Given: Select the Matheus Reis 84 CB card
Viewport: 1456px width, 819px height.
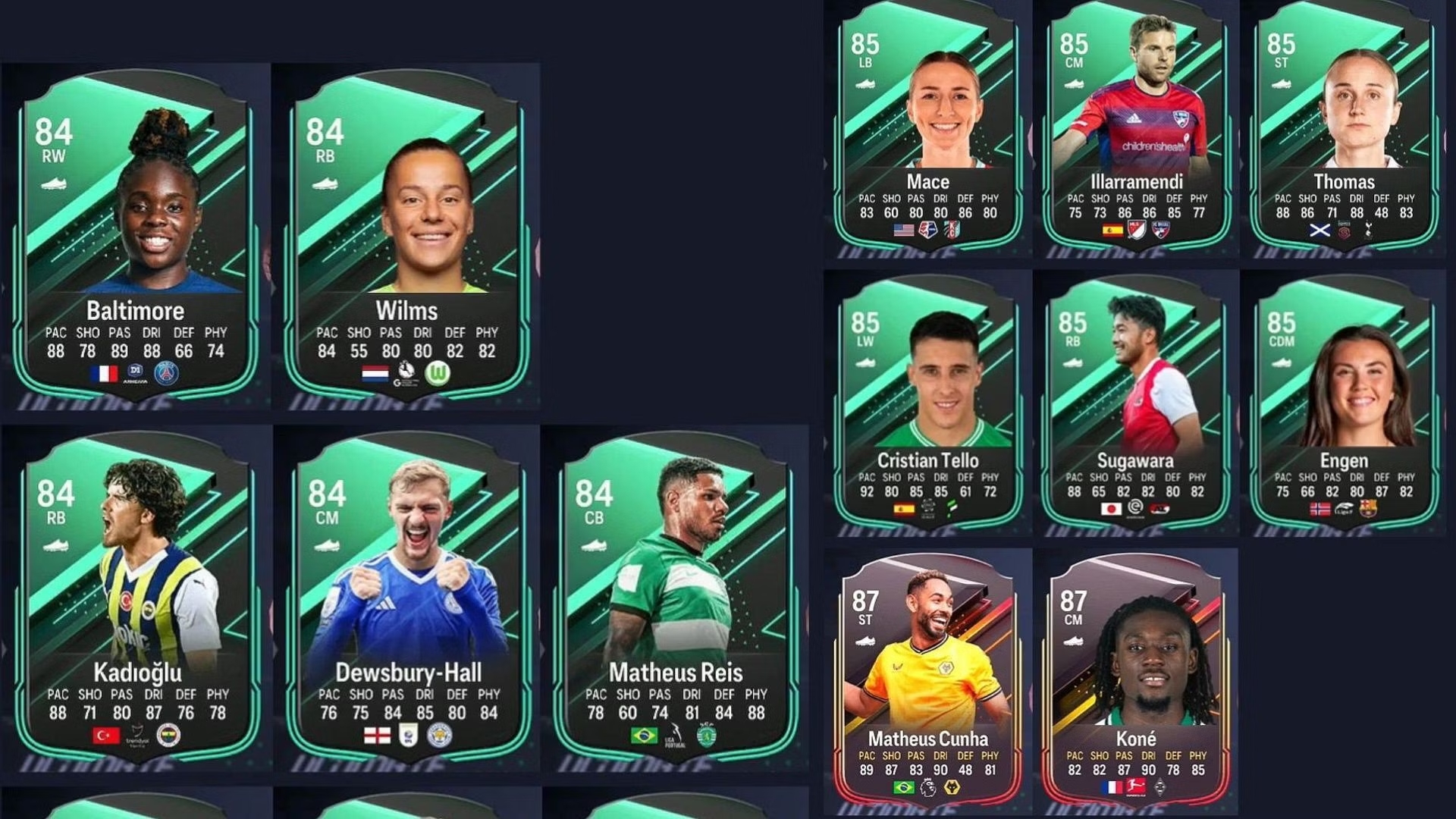Looking at the screenshot, I should coord(675,599).
